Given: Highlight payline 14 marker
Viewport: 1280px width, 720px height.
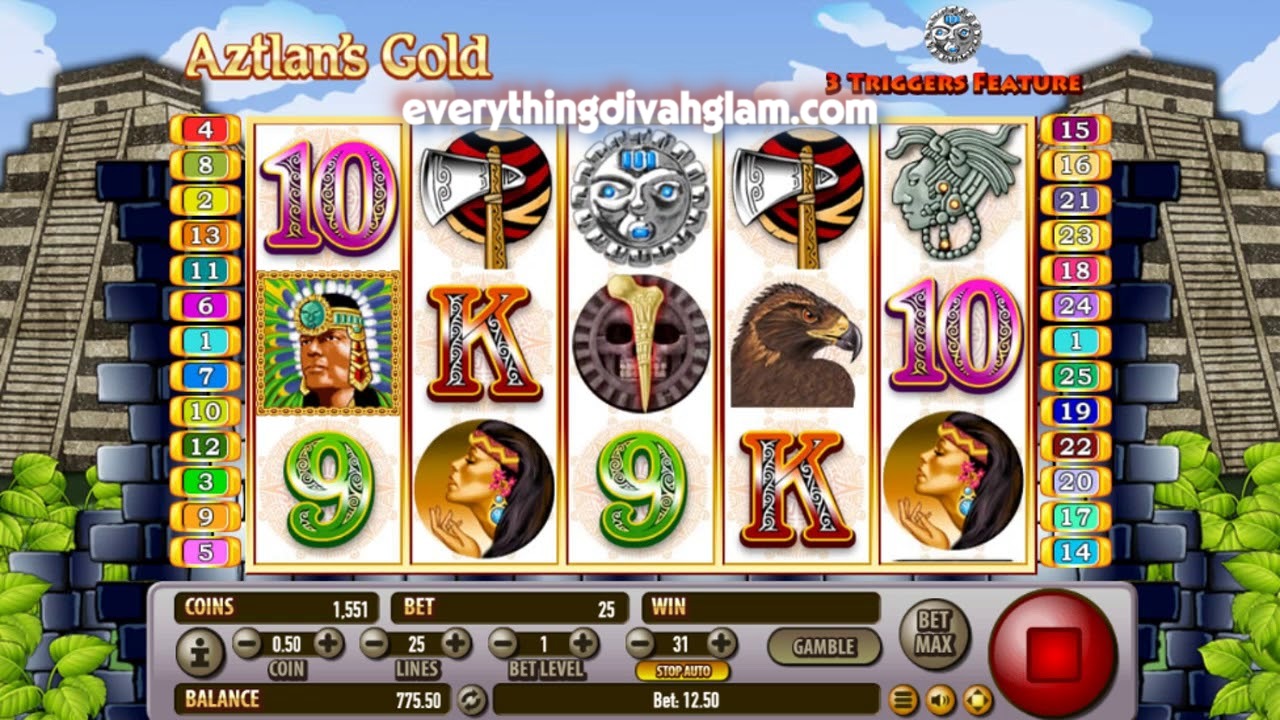Looking at the screenshot, I should [1075, 551].
